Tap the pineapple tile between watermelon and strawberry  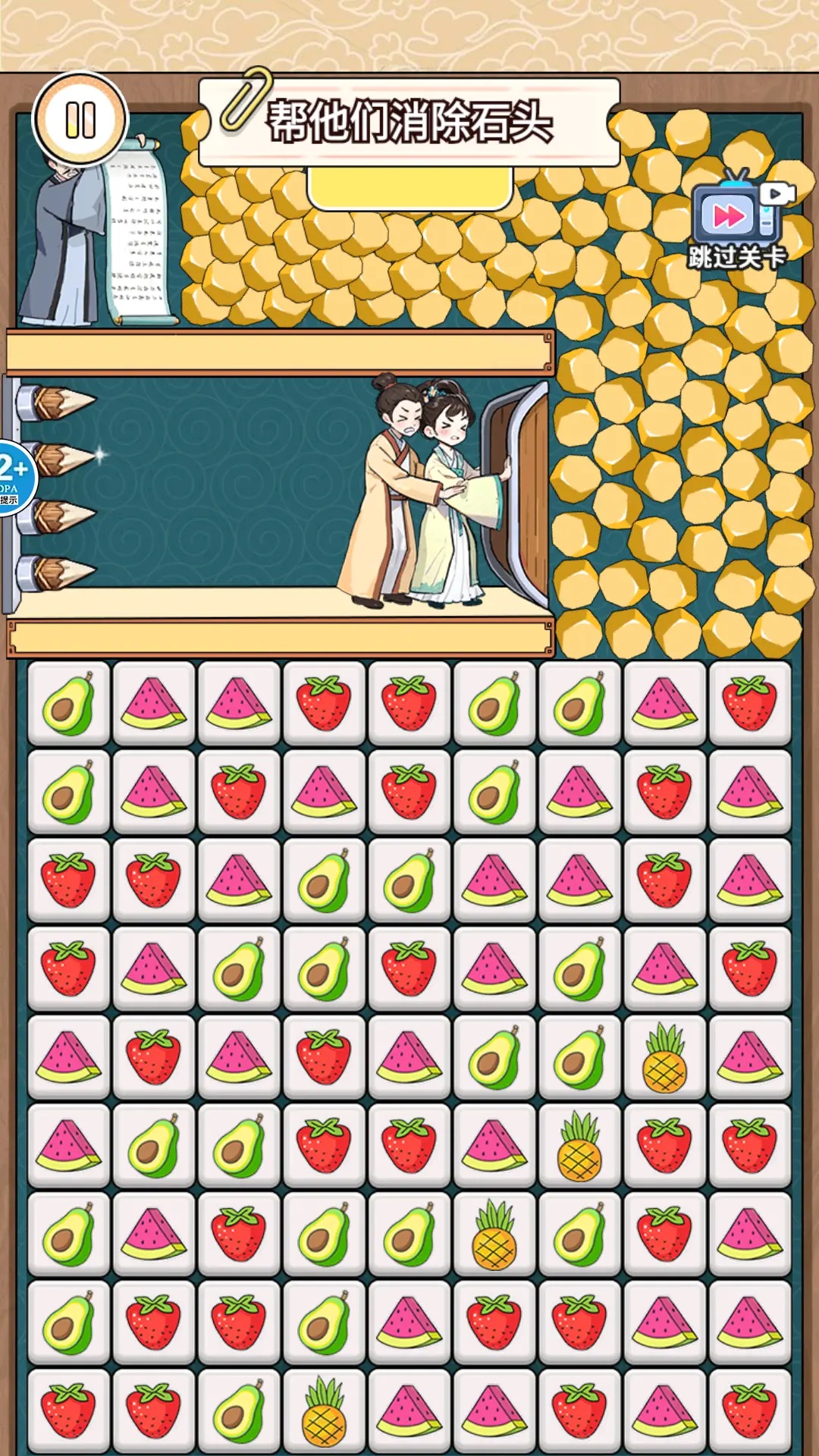[579, 1147]
